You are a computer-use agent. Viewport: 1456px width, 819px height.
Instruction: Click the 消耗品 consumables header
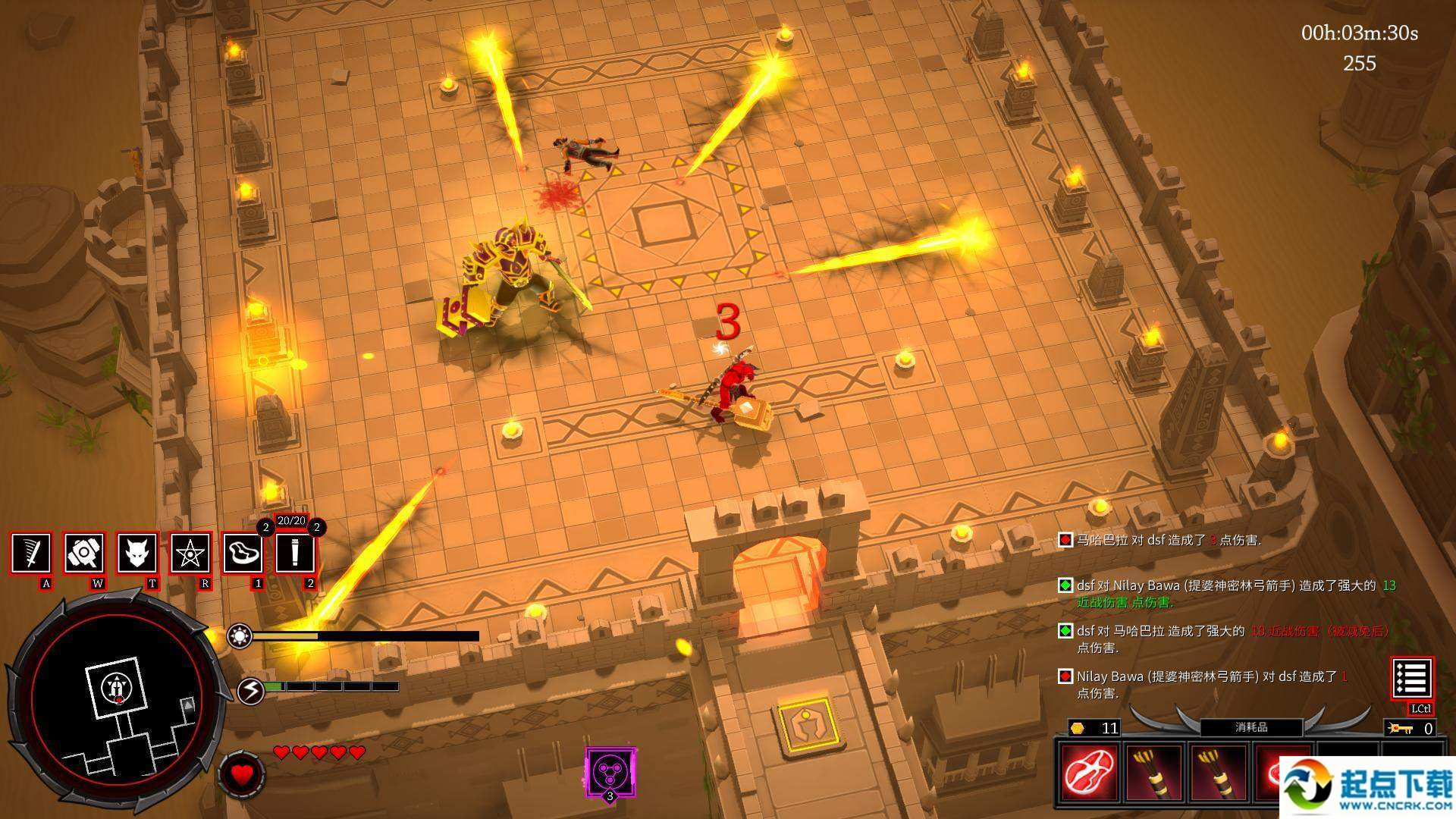[1251, 727]
